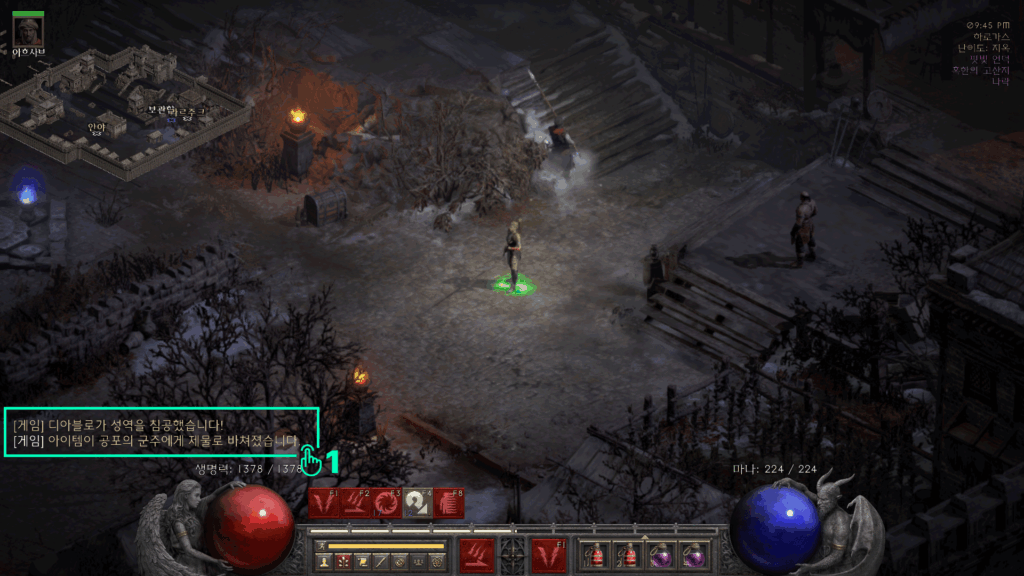Click the 보관함 stash label on the map

pos(160,110)
